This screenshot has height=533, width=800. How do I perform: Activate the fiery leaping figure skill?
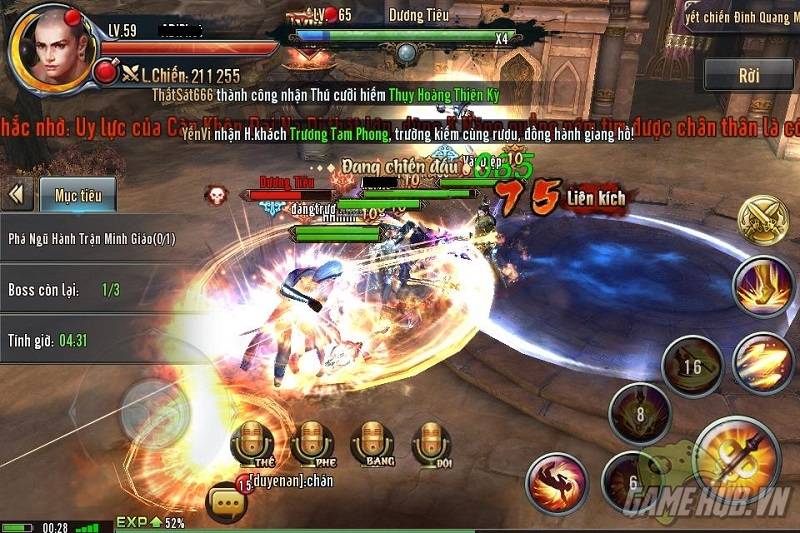pyautogui.click(x=556, y=484)
